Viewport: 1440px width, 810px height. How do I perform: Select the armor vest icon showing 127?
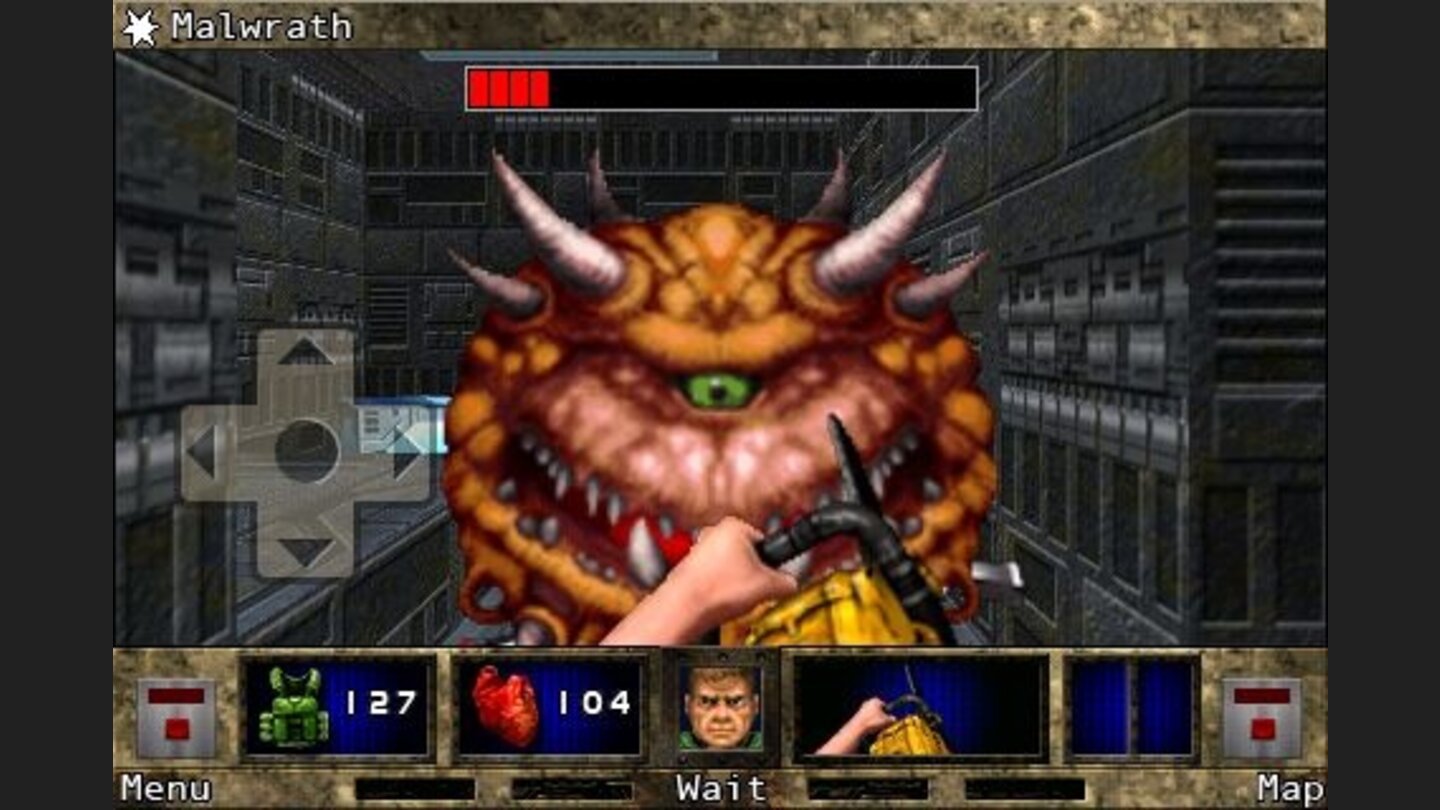295,712
